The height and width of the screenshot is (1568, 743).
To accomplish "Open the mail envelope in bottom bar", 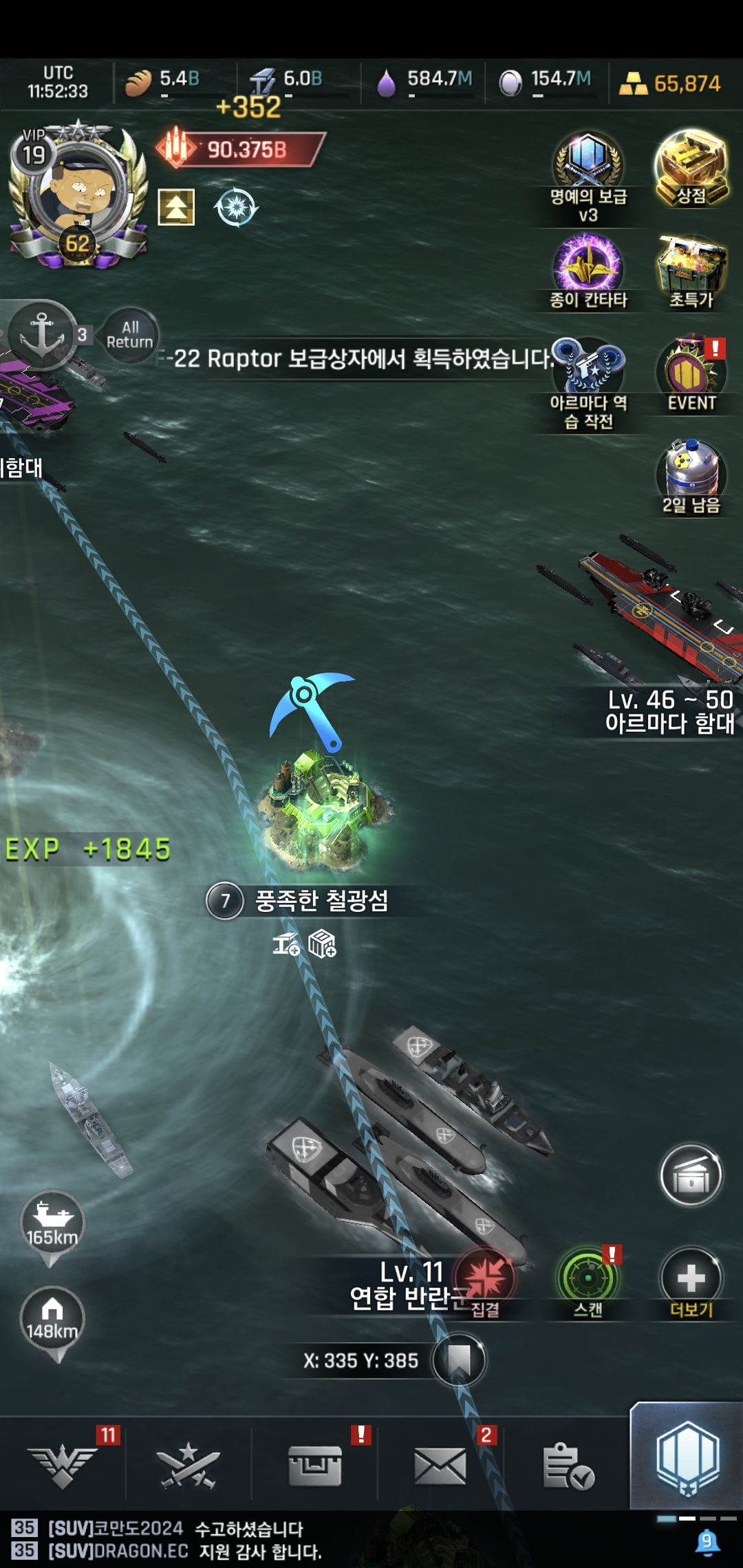I will [440, 1465].
